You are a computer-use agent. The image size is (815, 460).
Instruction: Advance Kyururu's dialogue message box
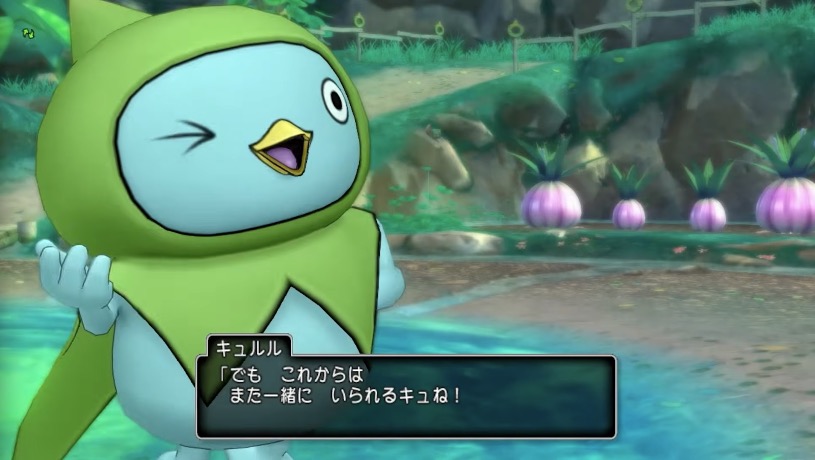click(405, 397)
